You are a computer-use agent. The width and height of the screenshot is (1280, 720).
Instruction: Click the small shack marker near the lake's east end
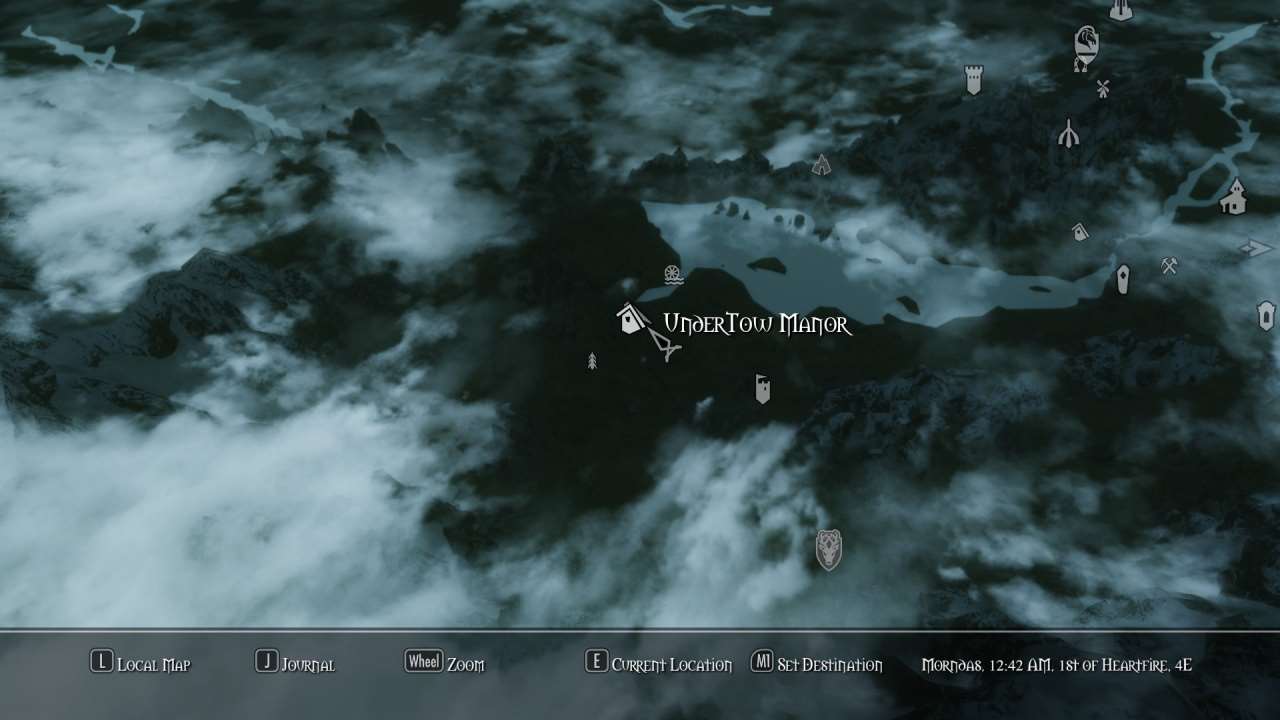pyautogui.click(x=1079, y=232)
